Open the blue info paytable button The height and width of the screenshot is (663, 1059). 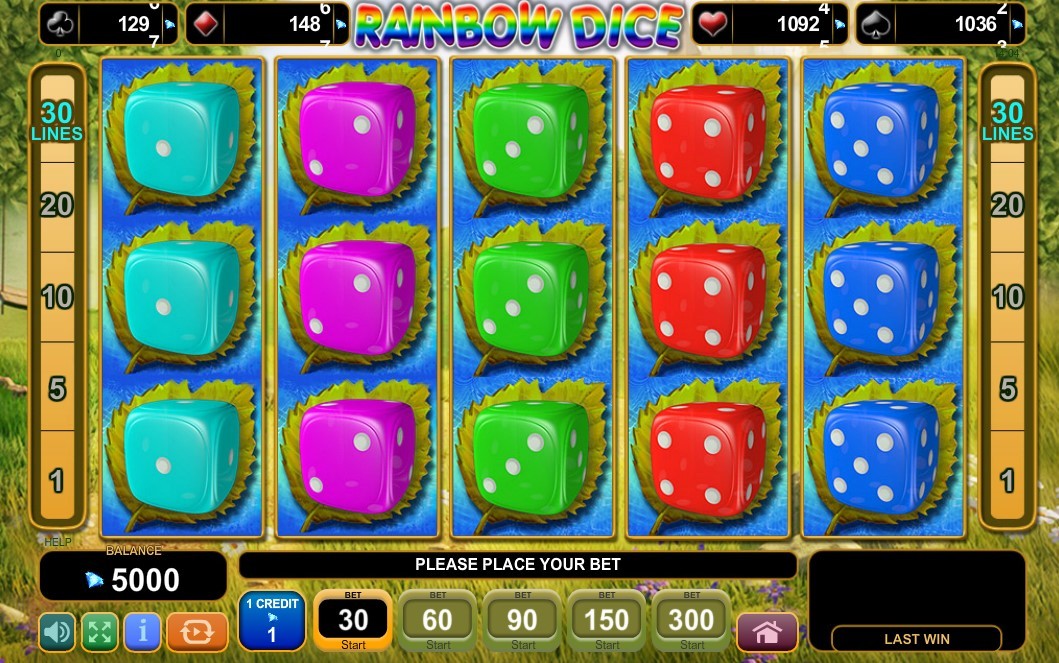pyautogui.click(x=143, y=631)
